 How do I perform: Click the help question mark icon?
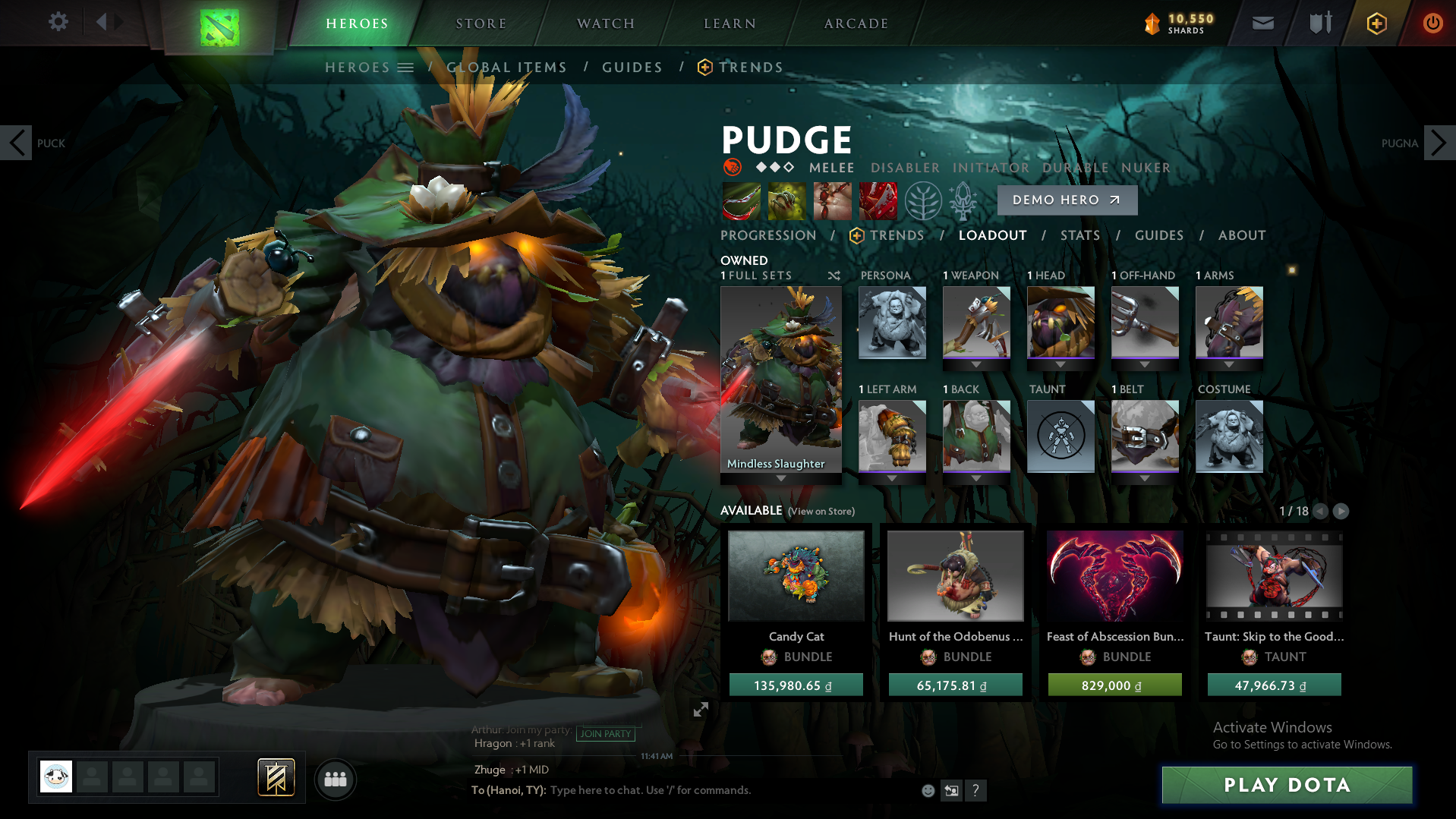[x=976, y=790]
